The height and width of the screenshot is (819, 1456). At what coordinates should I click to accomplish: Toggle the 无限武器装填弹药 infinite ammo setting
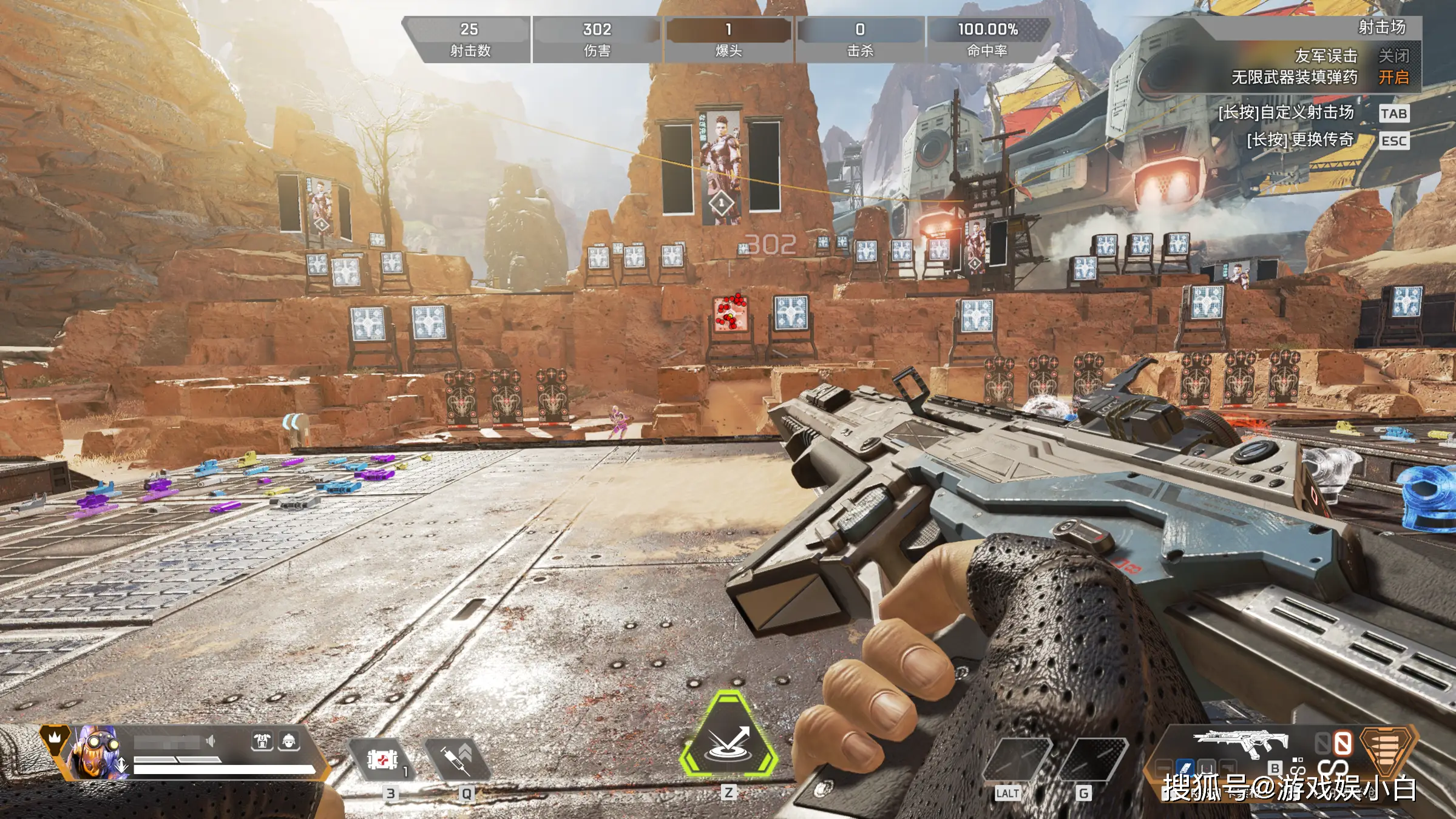point(1393,78)
